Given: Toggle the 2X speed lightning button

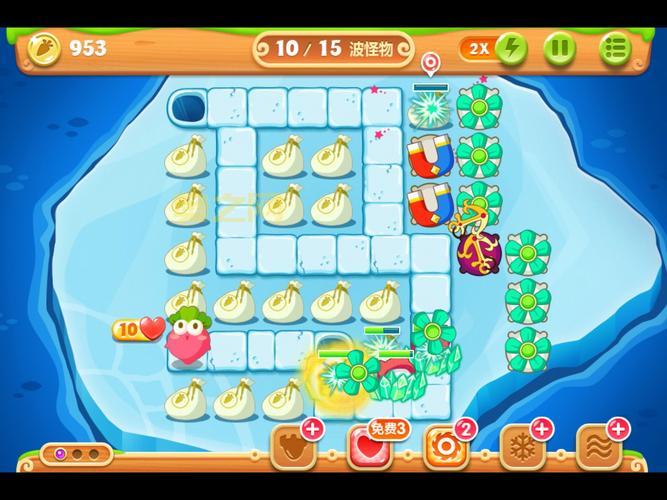Looking at the screenshot, I should [x=494, y=47].
